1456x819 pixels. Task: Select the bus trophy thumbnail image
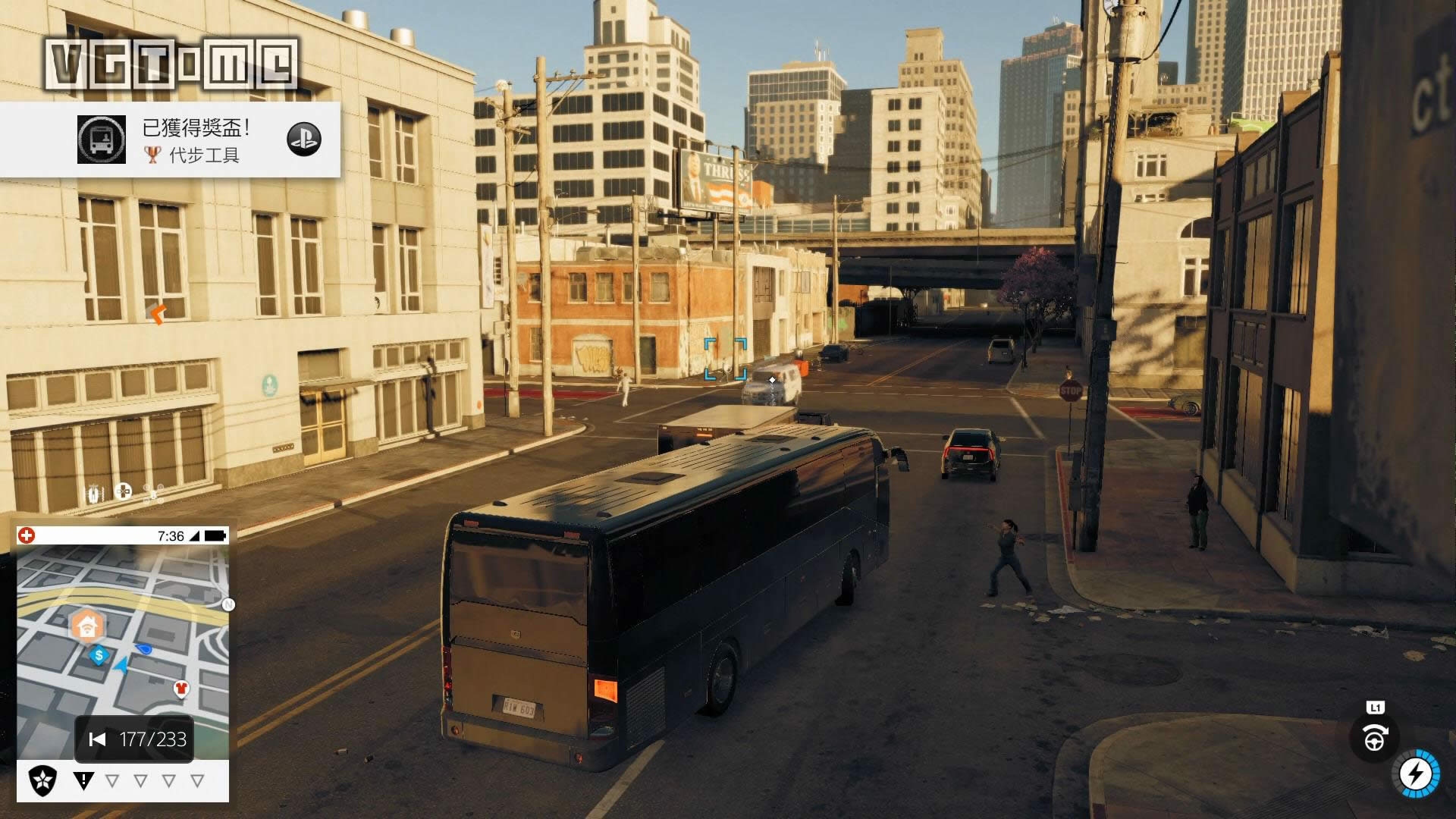click(x=102, y=140)
